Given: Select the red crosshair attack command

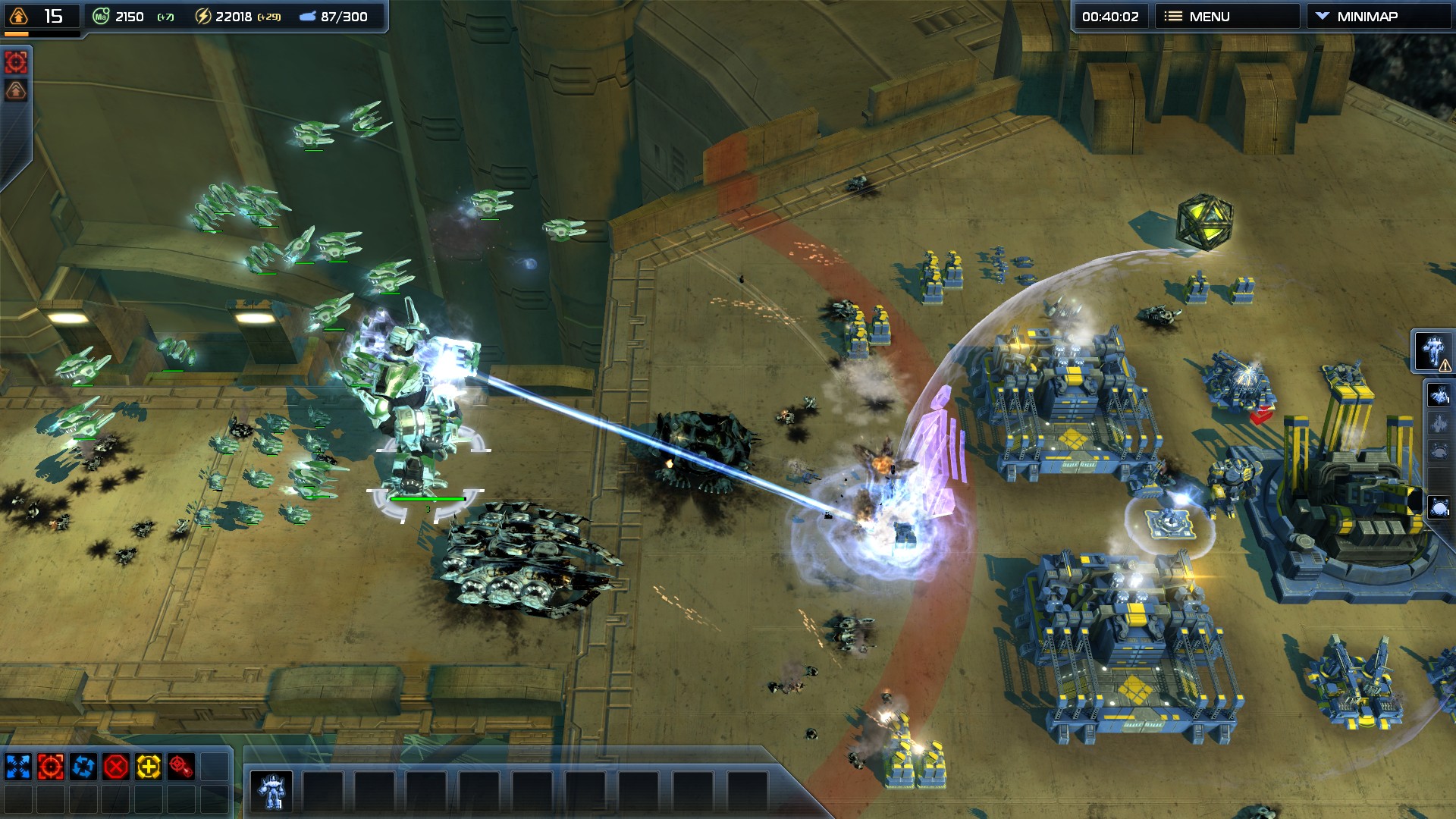Looking at the screenshot, I should pos(51,767).
